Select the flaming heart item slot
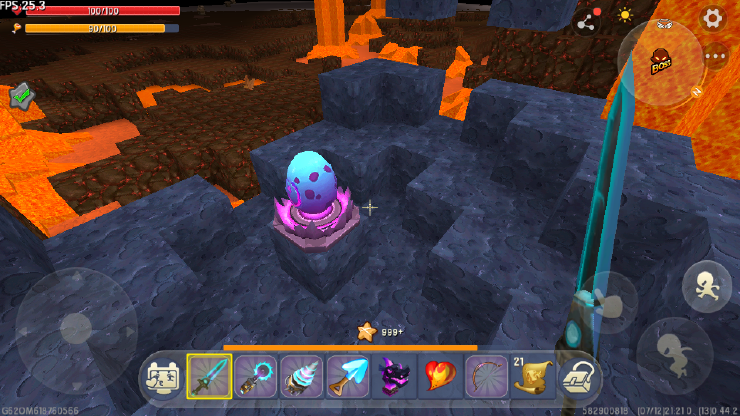The image size is (740, 416). click(x=440, y=376)
